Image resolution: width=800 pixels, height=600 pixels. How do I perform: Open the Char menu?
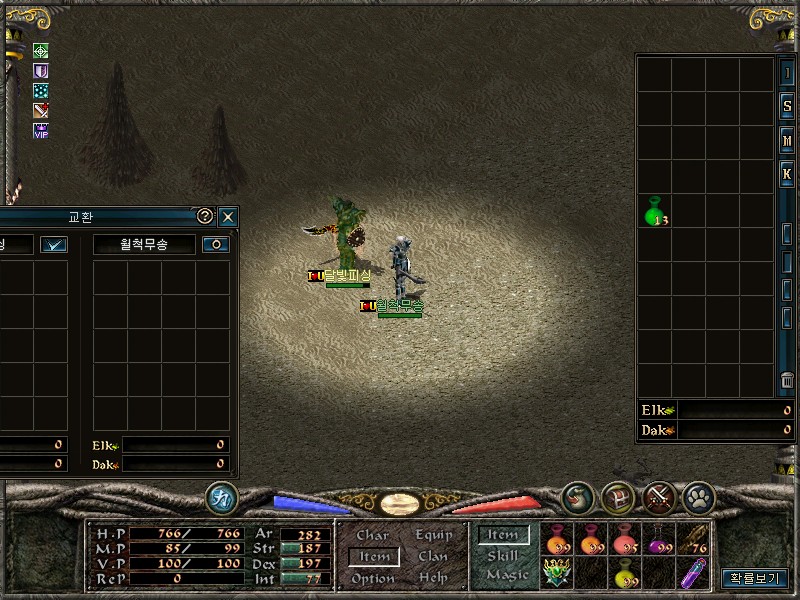373,535
